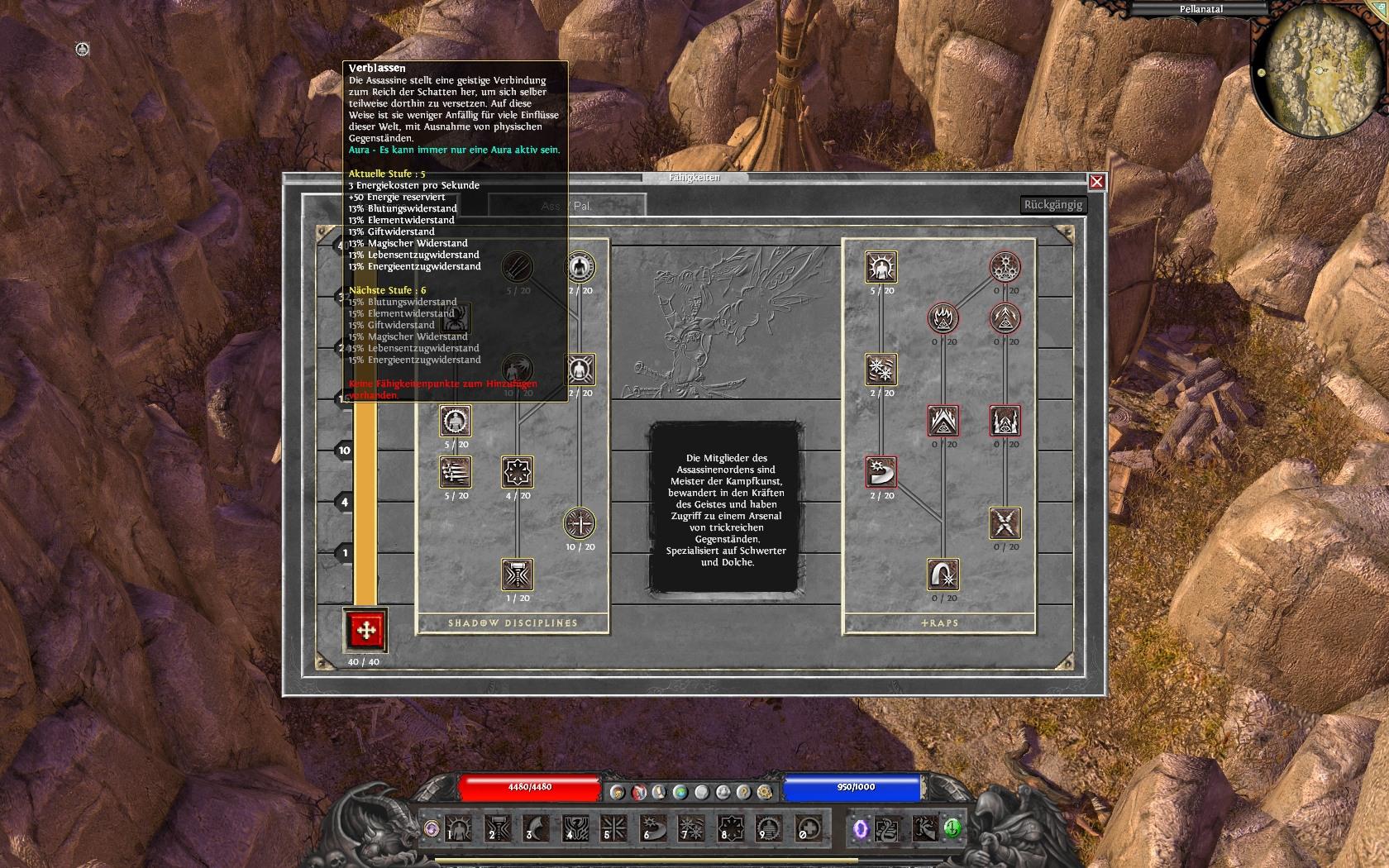This screenshot has height=868, width=1389.
Task: Click the Rückgängig undo button
Action: point(1052,205)
